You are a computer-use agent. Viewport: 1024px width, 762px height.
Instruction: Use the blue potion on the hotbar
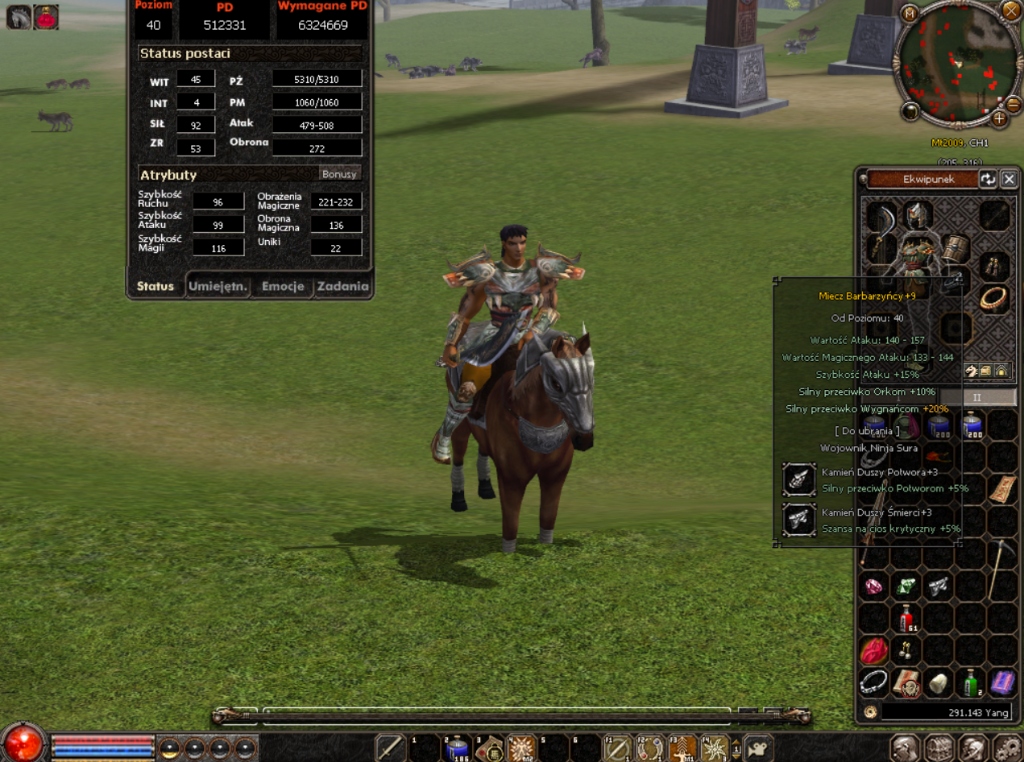tap(457, 747)
